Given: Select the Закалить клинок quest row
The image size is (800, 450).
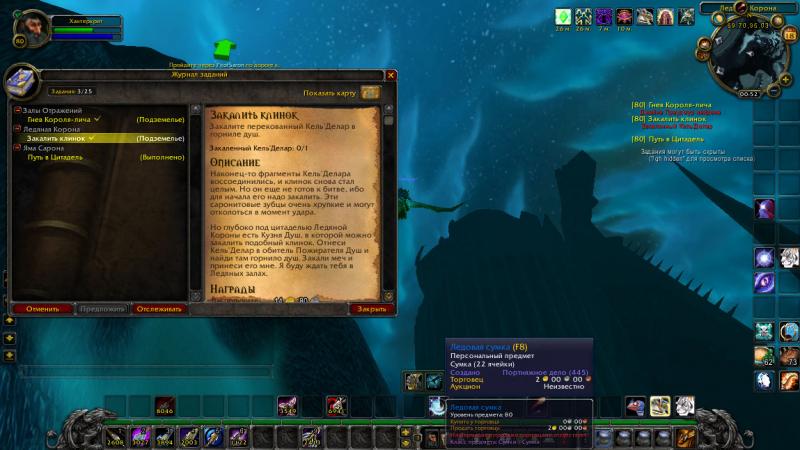Looking at the screenshot, I should (x=62, y=138).
